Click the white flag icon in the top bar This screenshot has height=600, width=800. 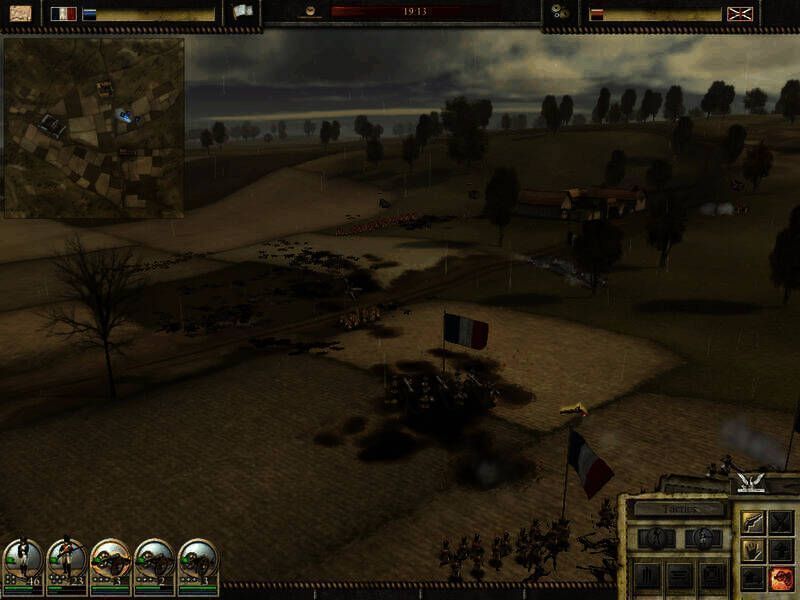click(x=243, y=12)
